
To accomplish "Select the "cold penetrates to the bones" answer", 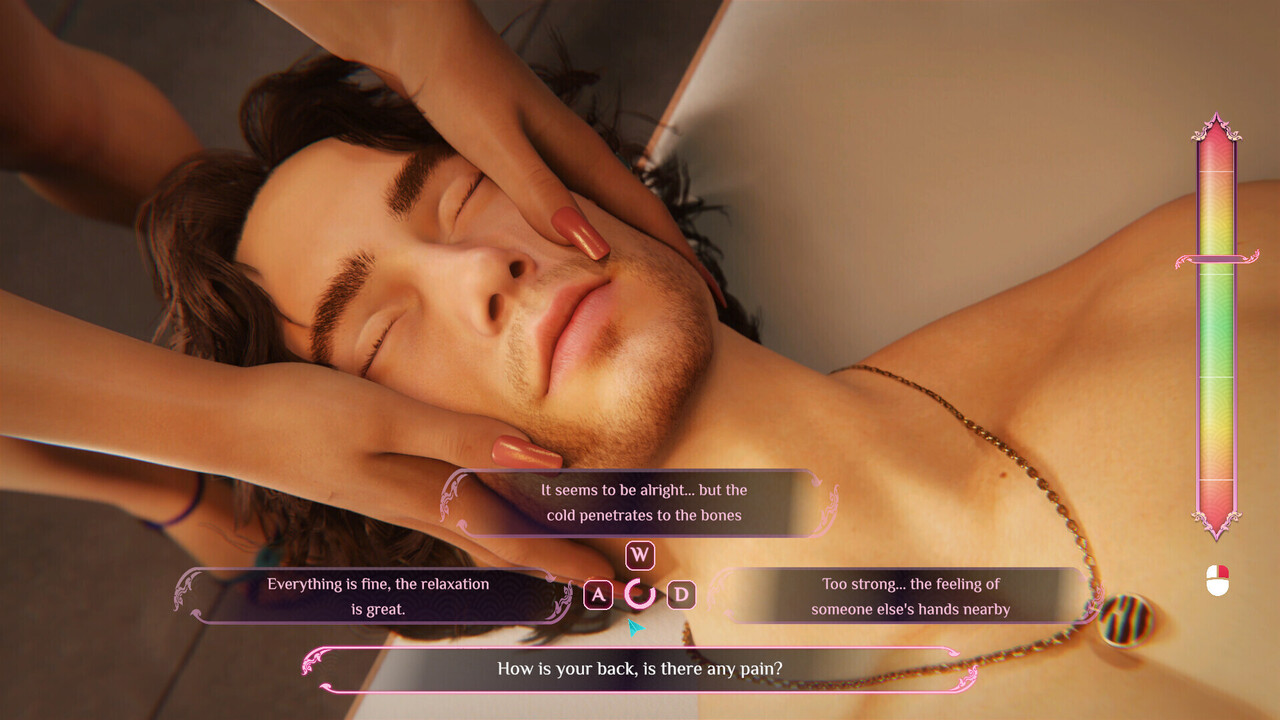I will click(x=645, y=503).
